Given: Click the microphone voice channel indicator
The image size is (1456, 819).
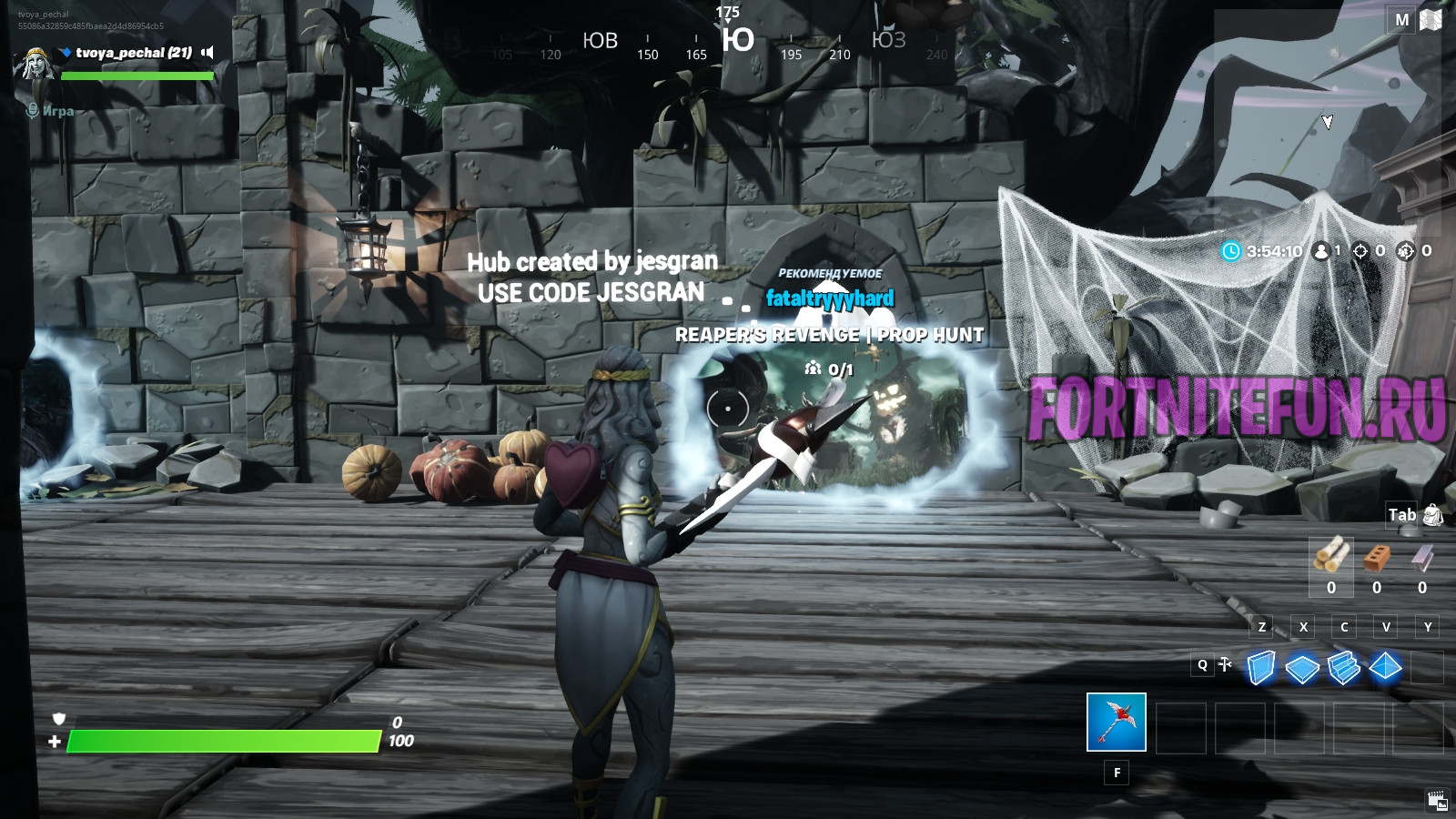Looking at the screenshot, I should (x=33, y=111).
